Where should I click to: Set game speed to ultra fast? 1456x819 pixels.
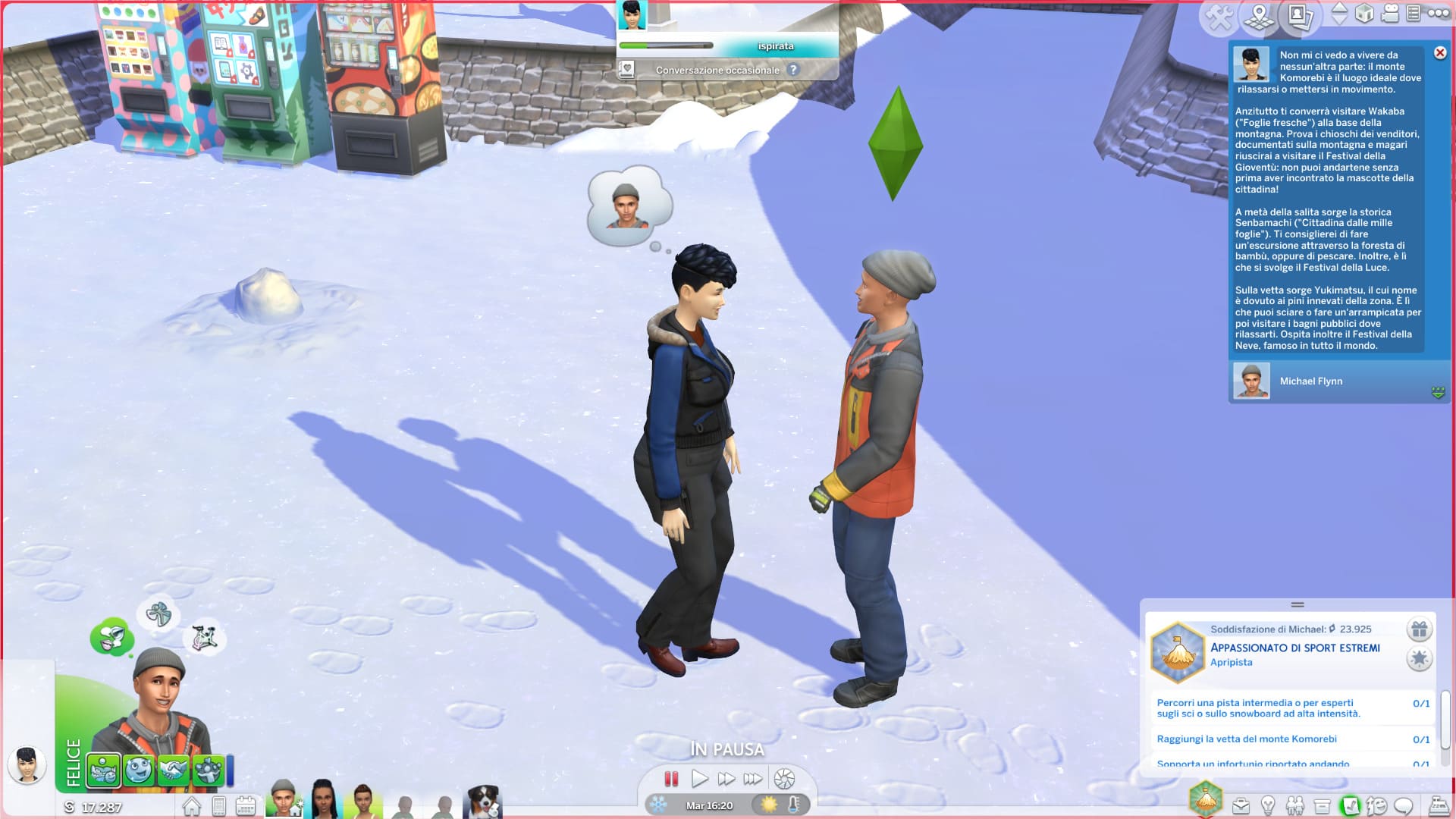click(x=752, y=779)
